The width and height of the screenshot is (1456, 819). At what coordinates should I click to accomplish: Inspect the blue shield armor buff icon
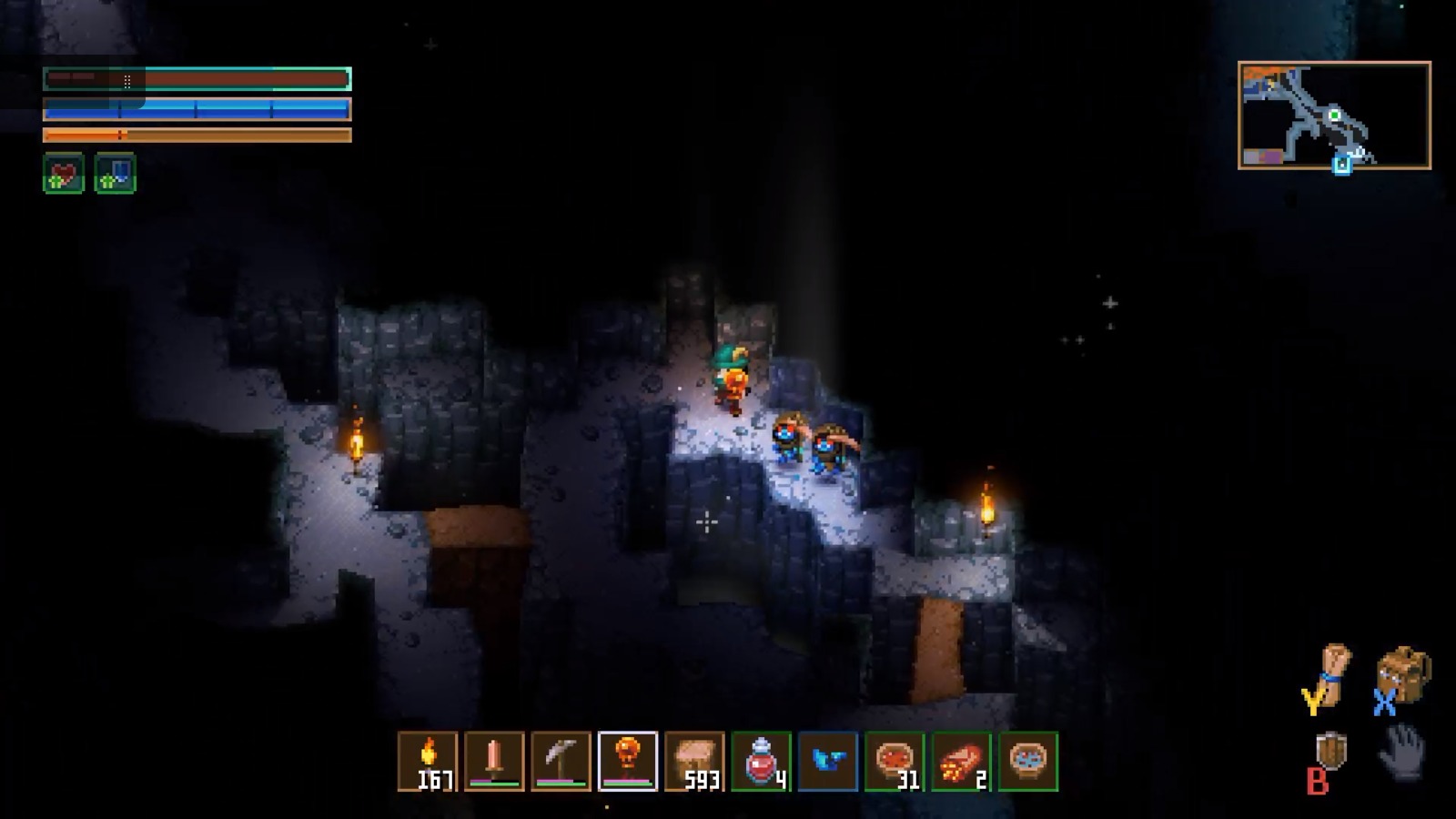116,173
